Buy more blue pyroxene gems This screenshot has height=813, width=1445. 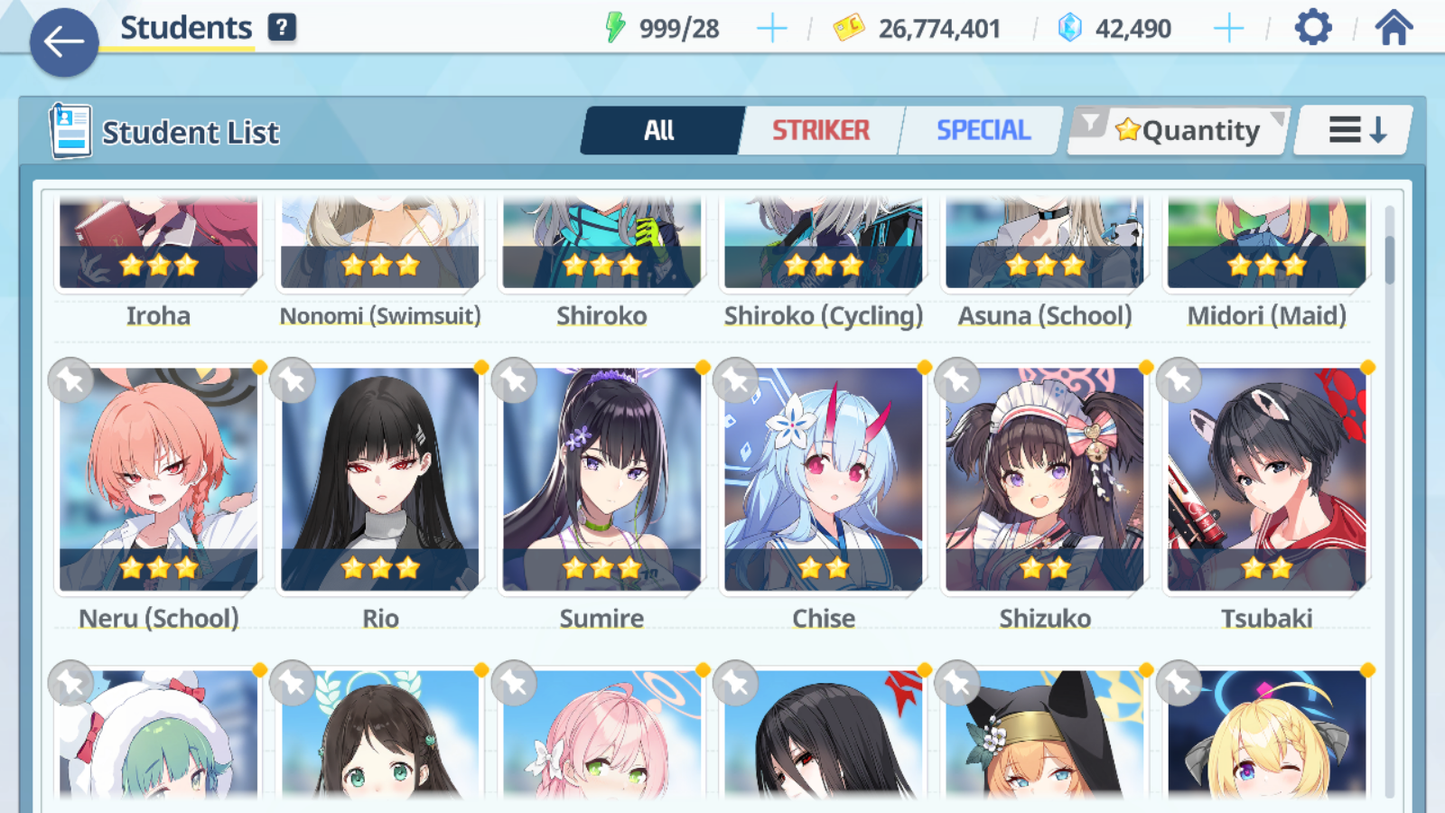coord(1228,29)
